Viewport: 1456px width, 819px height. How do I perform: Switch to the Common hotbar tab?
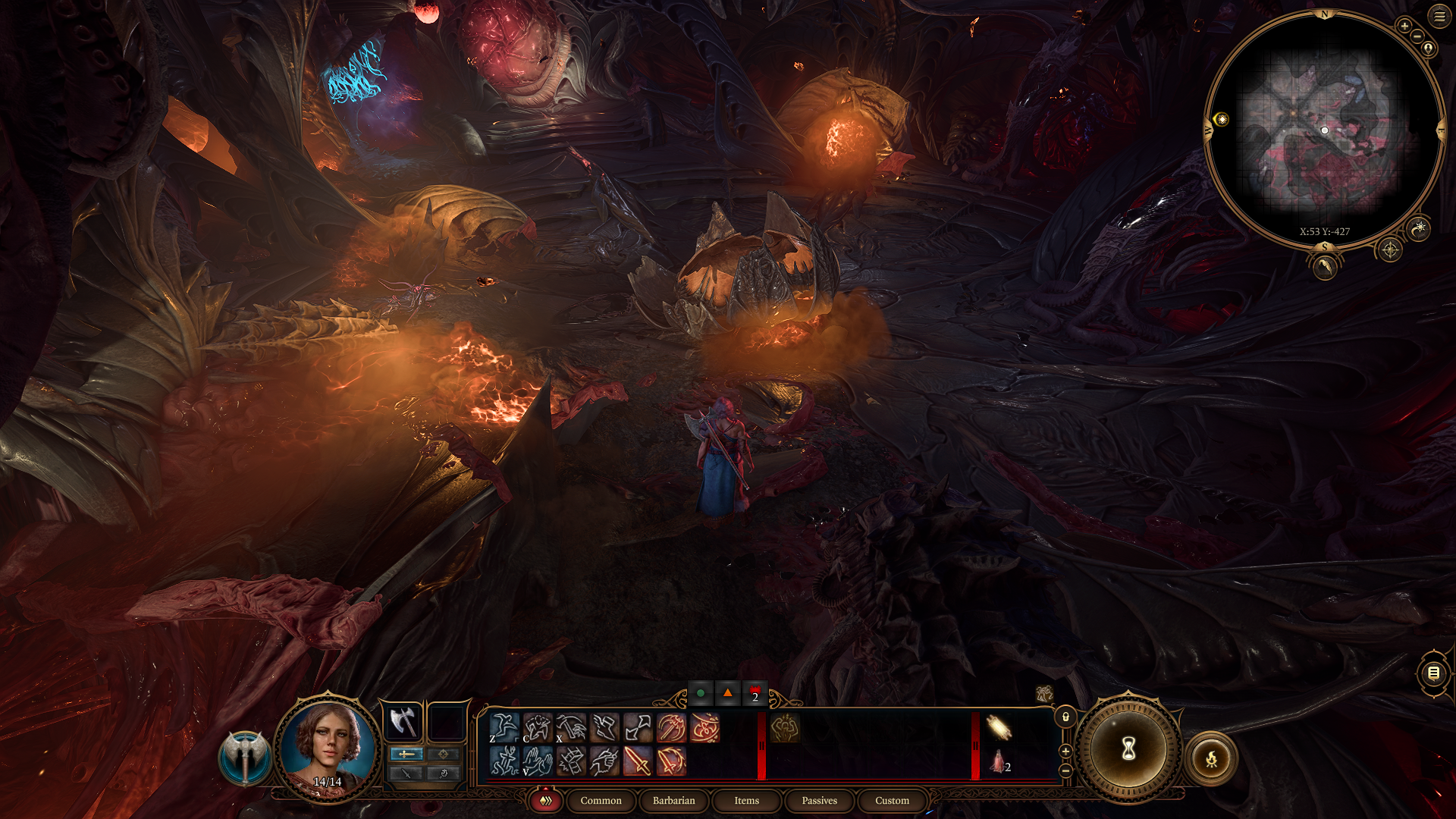point(601,801)
